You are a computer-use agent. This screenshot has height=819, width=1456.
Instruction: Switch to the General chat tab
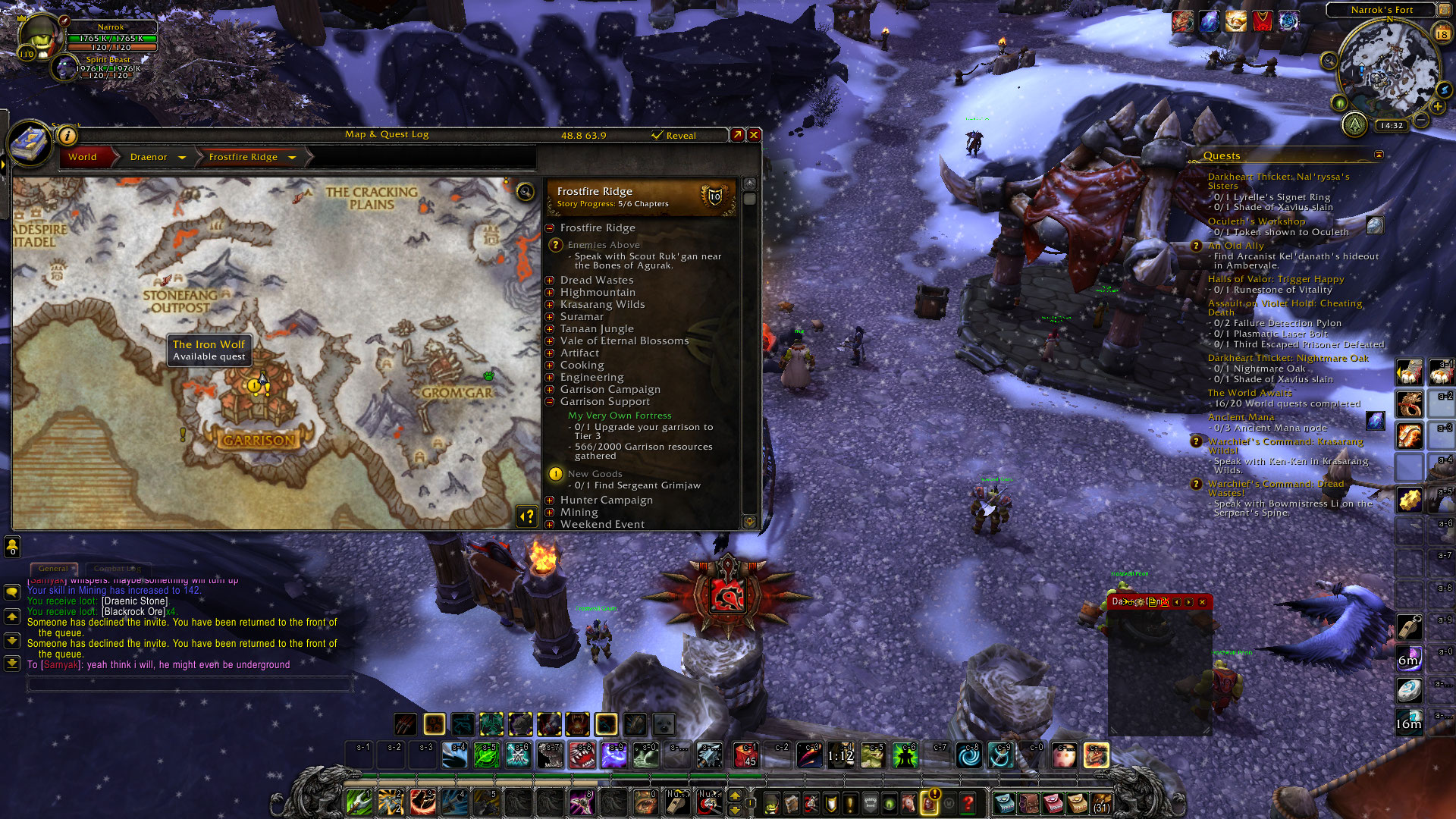click(x=53, y=568)
